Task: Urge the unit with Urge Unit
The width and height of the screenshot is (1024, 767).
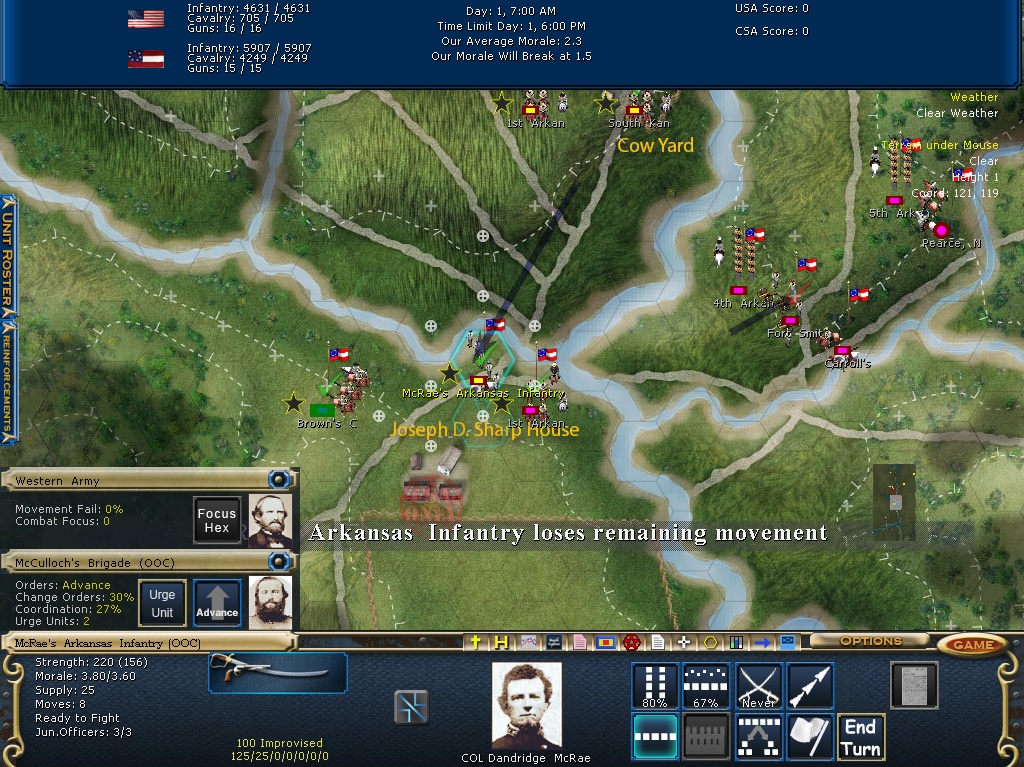Action: pos(162,603)
